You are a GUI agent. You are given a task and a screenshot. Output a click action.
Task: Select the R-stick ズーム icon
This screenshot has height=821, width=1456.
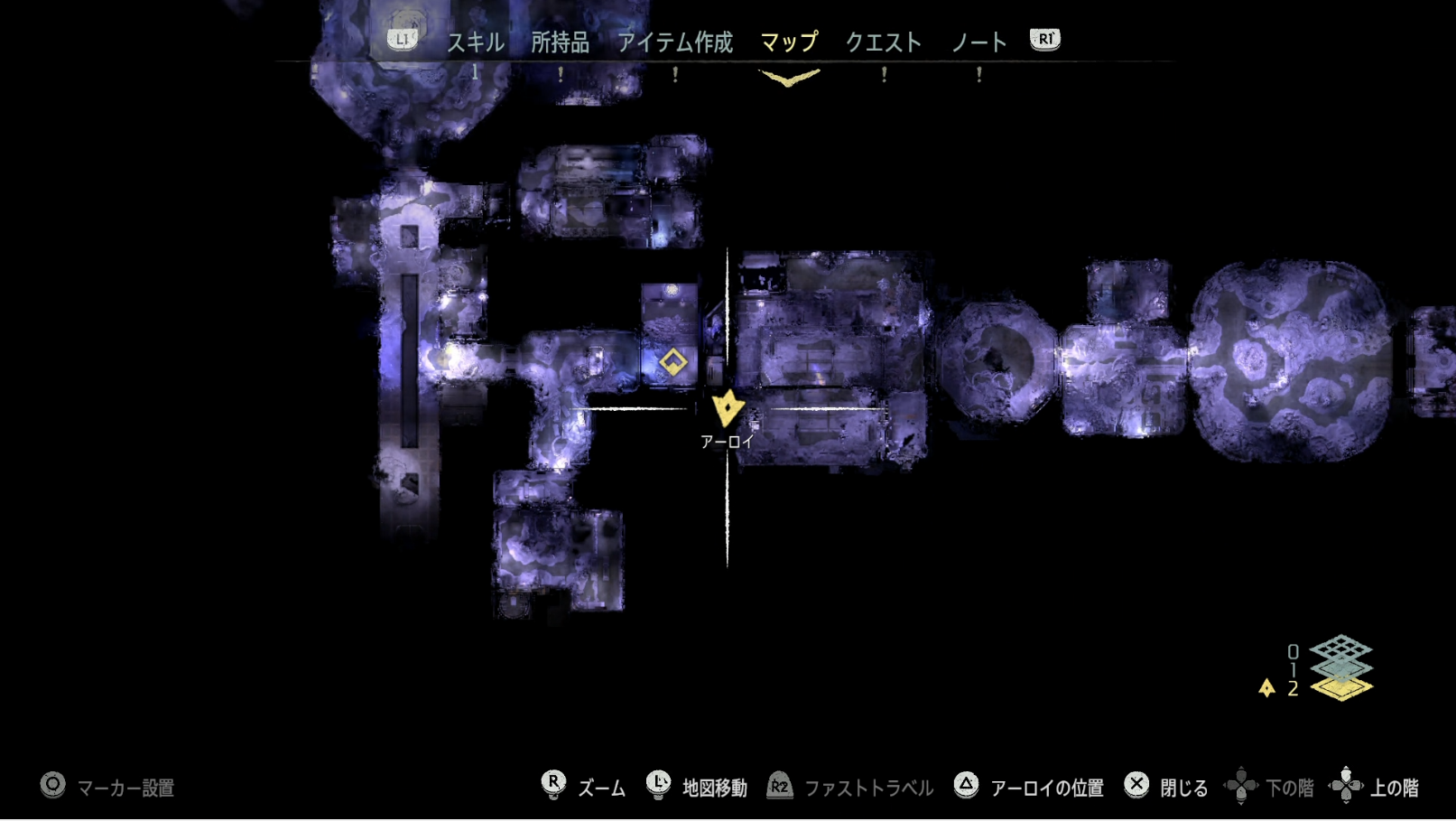coord(553,786)
